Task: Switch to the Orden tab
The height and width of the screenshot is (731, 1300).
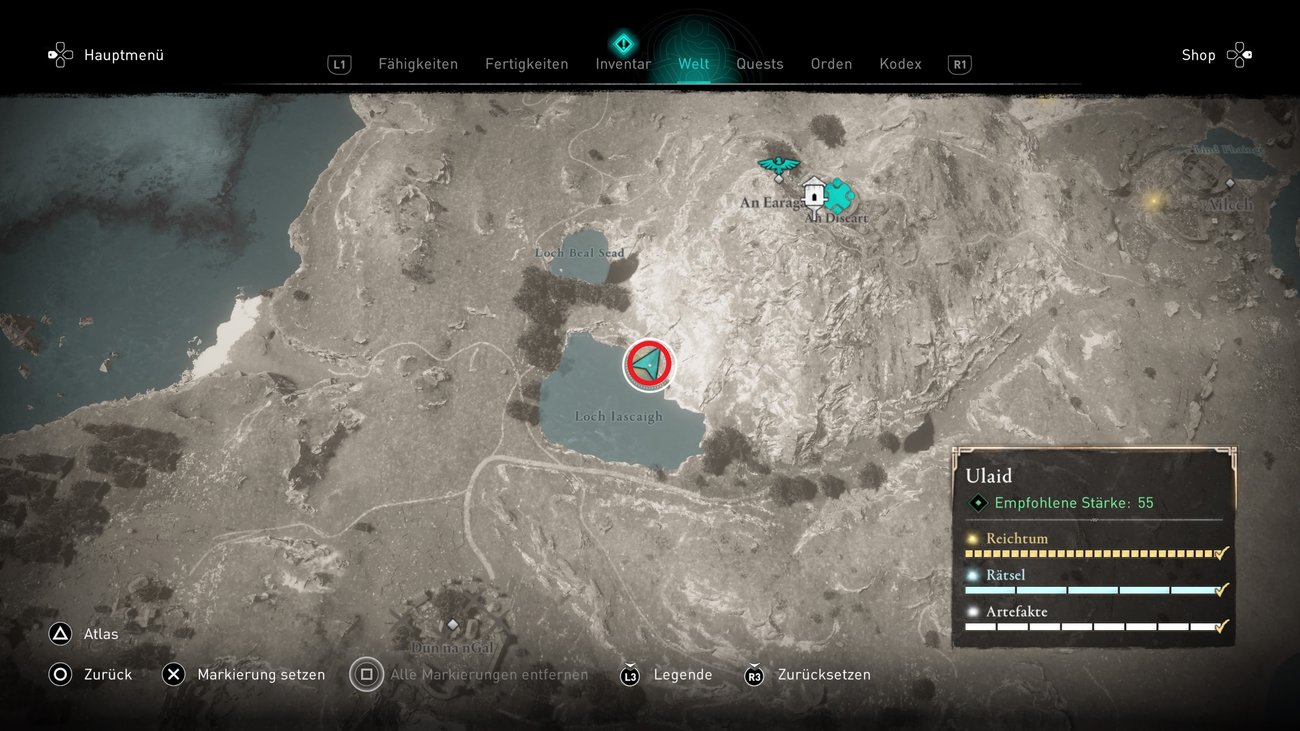Action: tap(831, 64)
